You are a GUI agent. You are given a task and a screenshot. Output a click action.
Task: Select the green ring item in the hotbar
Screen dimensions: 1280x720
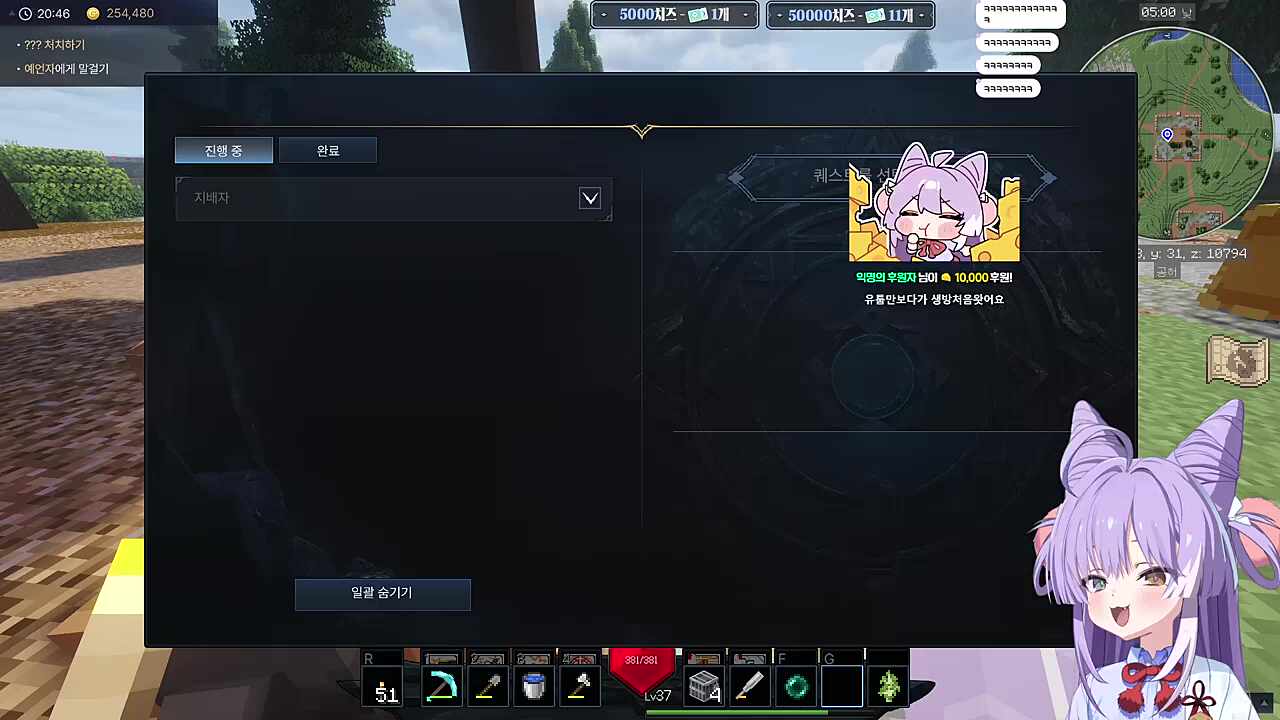coord(796,687)
